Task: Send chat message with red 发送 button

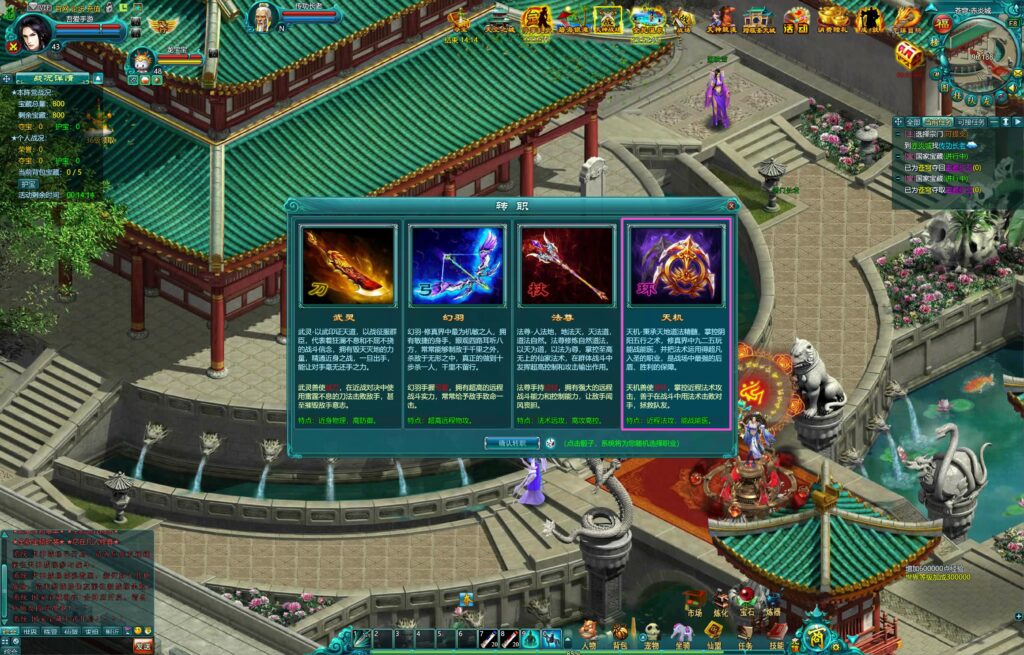Action: pos(143,646)
